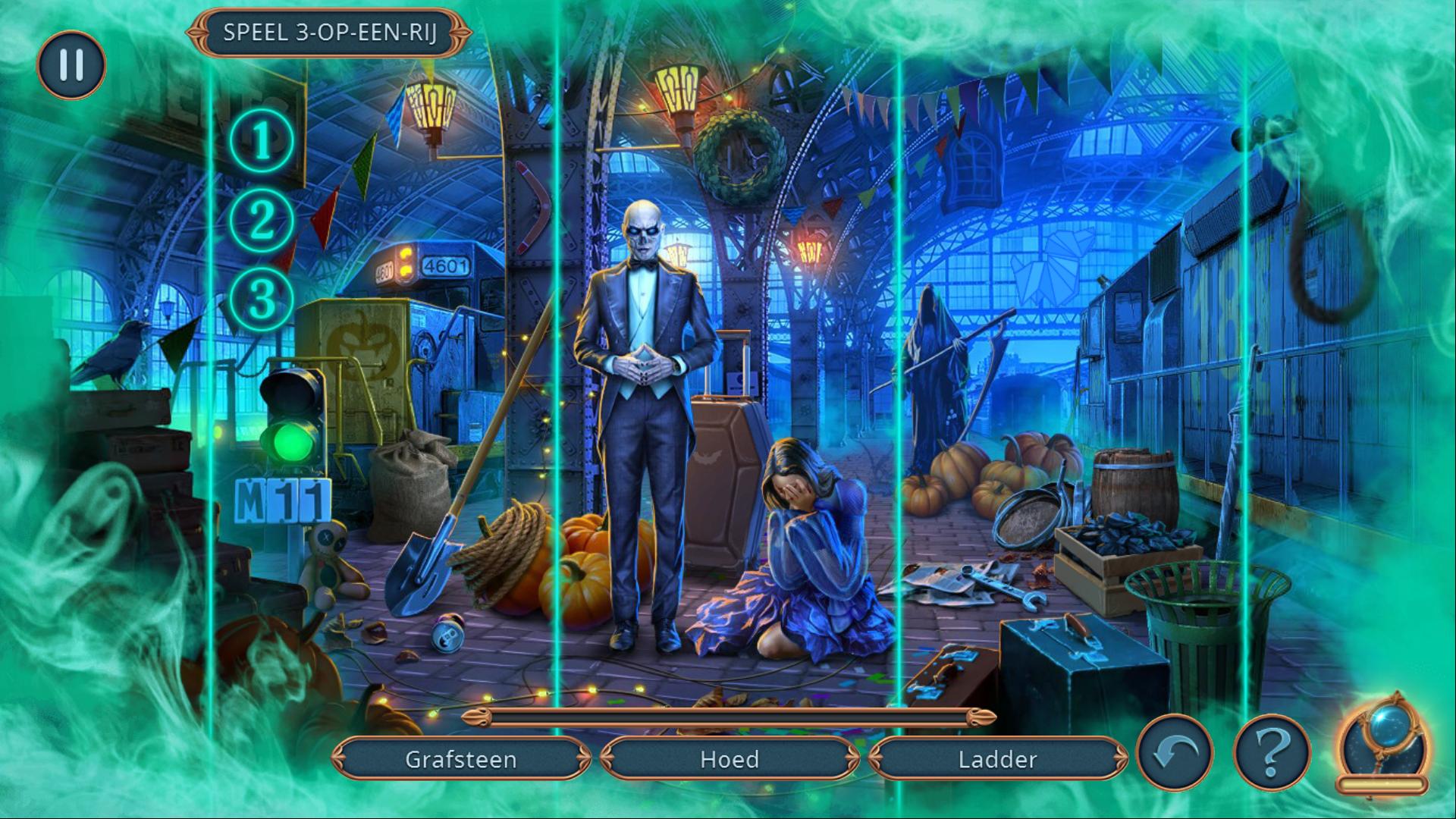Click the glowing number 1 circle

(x=262, y=141)
